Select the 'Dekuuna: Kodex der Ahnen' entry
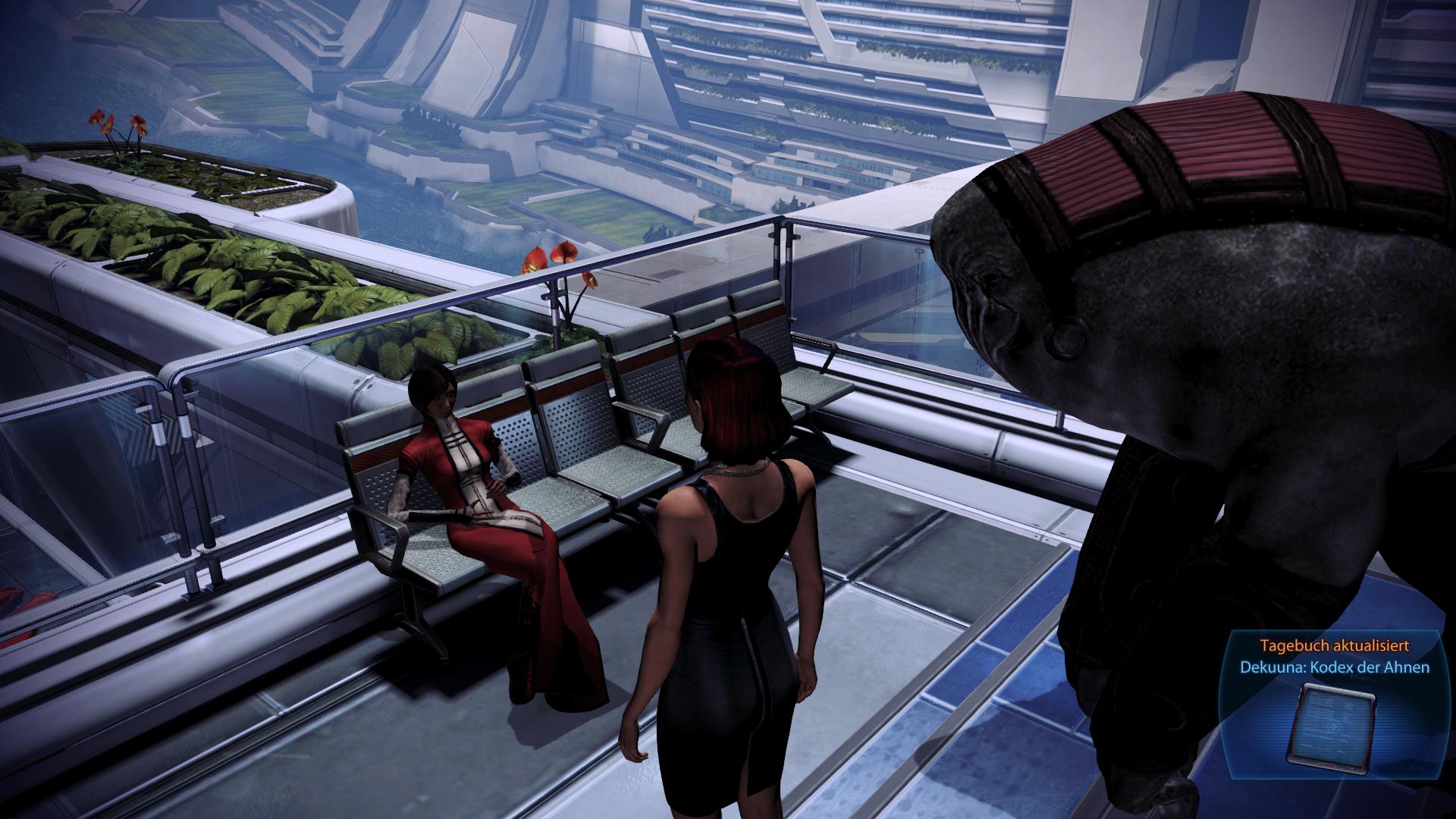 click(1335, 668)
